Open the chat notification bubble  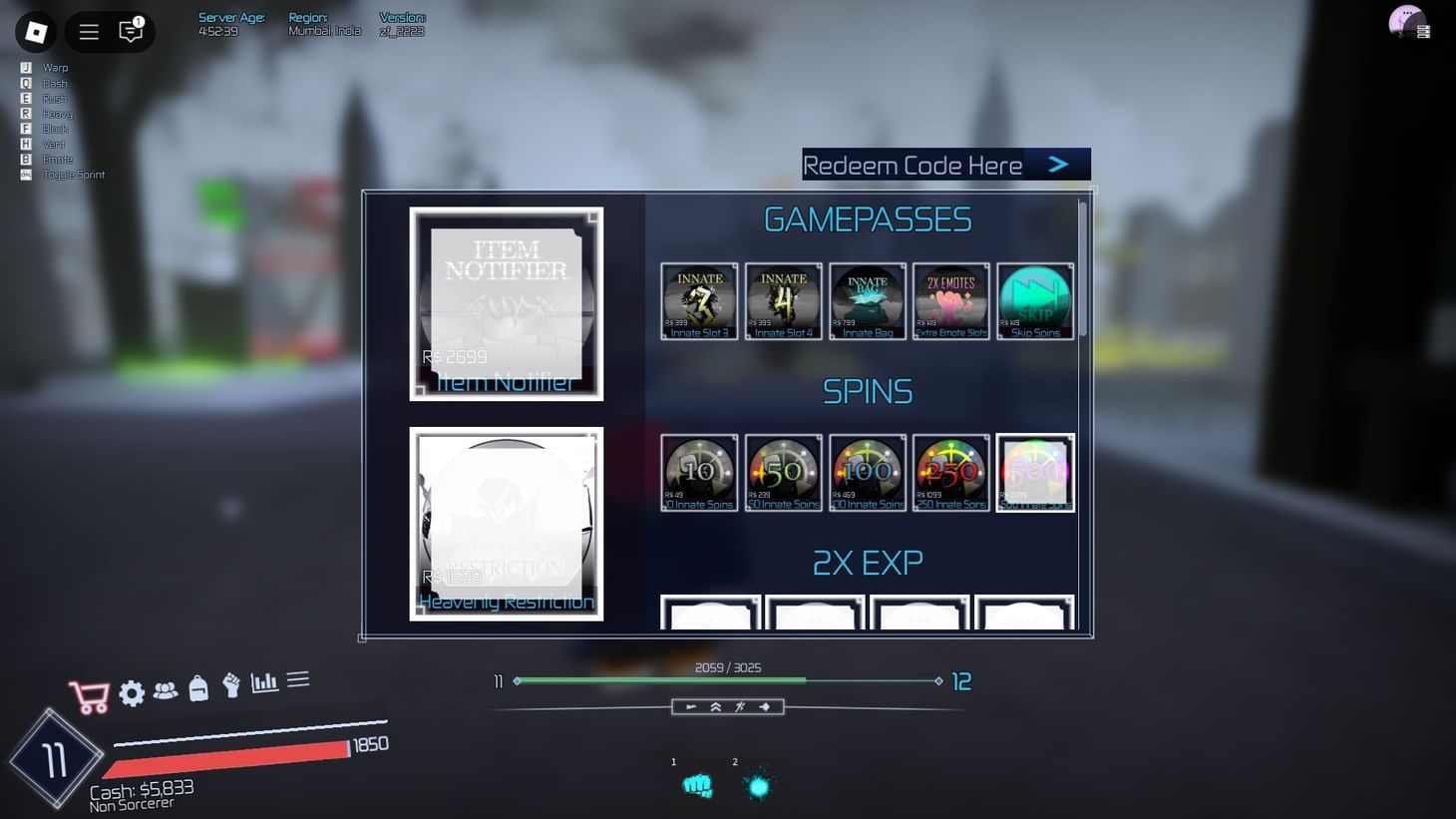(130, 32)
